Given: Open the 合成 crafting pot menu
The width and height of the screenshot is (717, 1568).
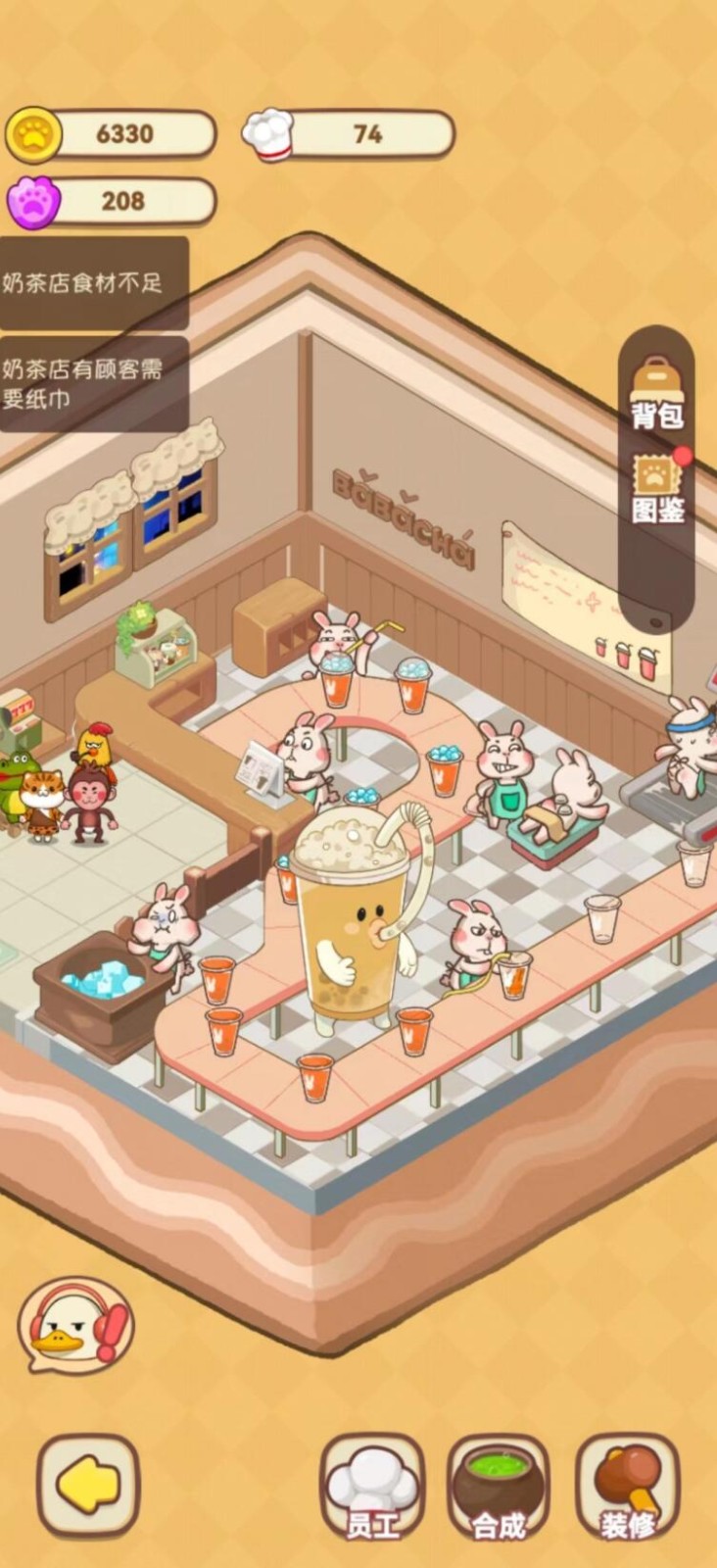Looking at the screenshot, I should 499,1488.
